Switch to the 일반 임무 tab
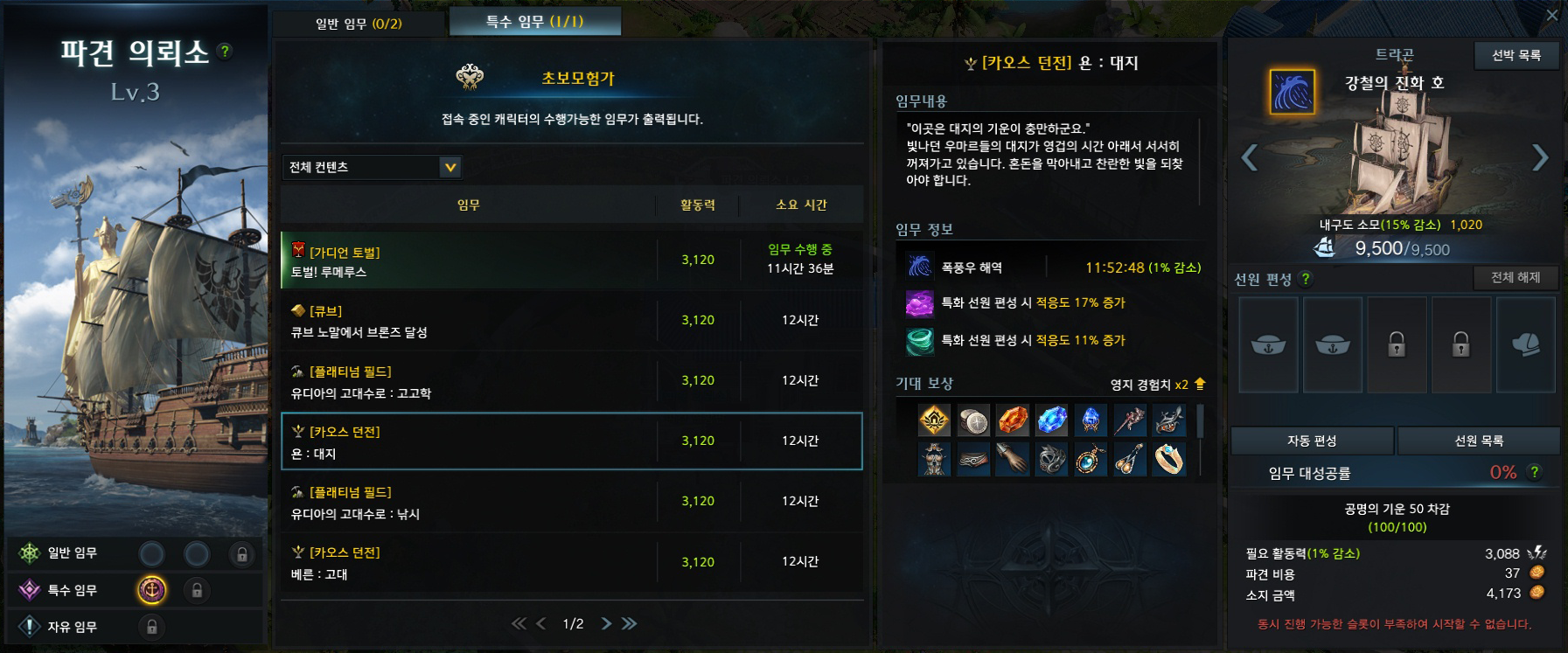The height and width of the screenshot is (653, 1568). point(359,24)
